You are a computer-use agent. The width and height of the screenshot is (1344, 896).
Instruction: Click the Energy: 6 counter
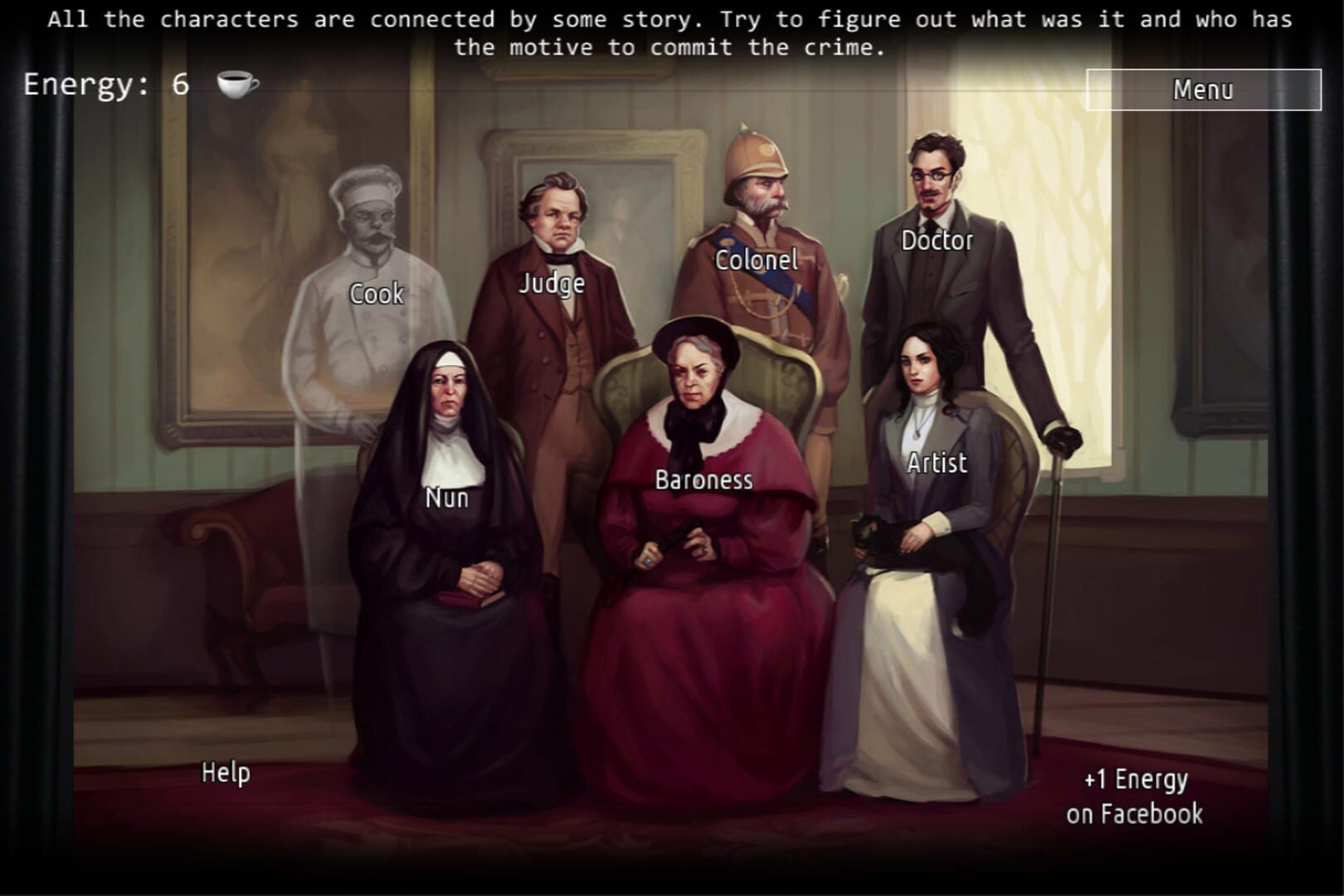click(104, 82)
